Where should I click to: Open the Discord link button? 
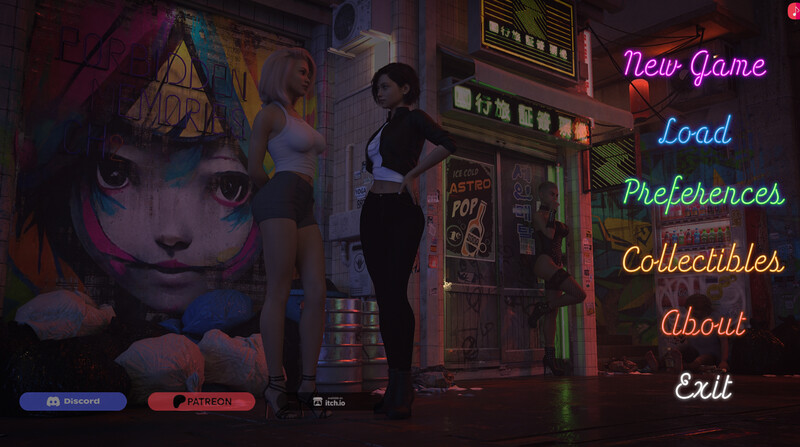click(73, 401)
